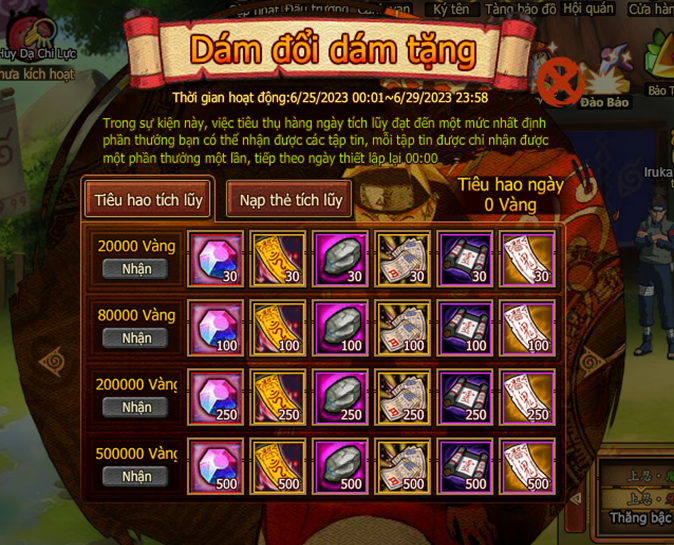Image resolution: width=674 pixels, height=545 pixels.
Task: Claim the 80000 Vàng reward with Nhận
Action: pyautogui.click(x=137, y=338)
